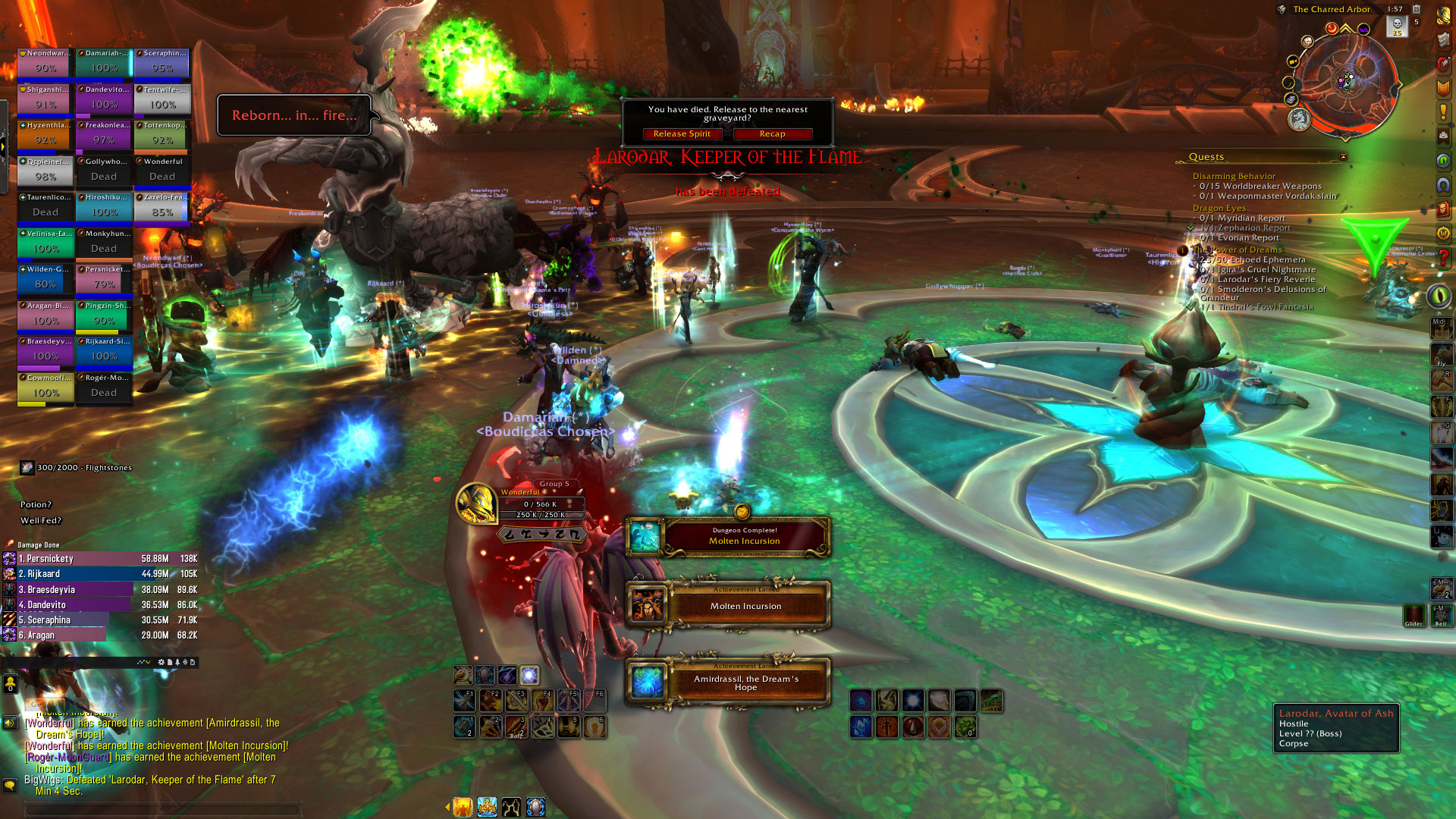This screenshot has width=1456, height=819.
Task: Collapse the Quests tracker header
Action: (x=1343, y=157)
